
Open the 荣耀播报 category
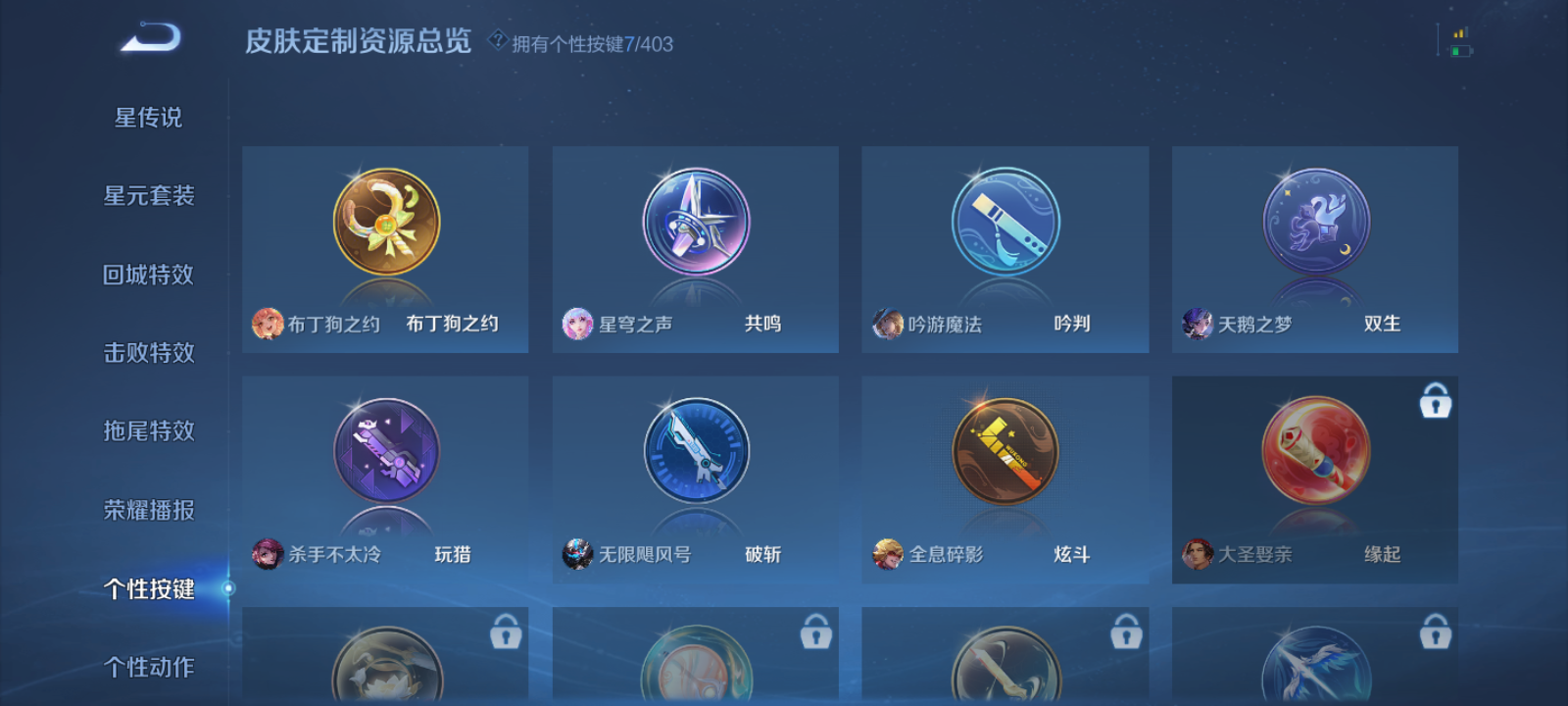tap(152, 510)
